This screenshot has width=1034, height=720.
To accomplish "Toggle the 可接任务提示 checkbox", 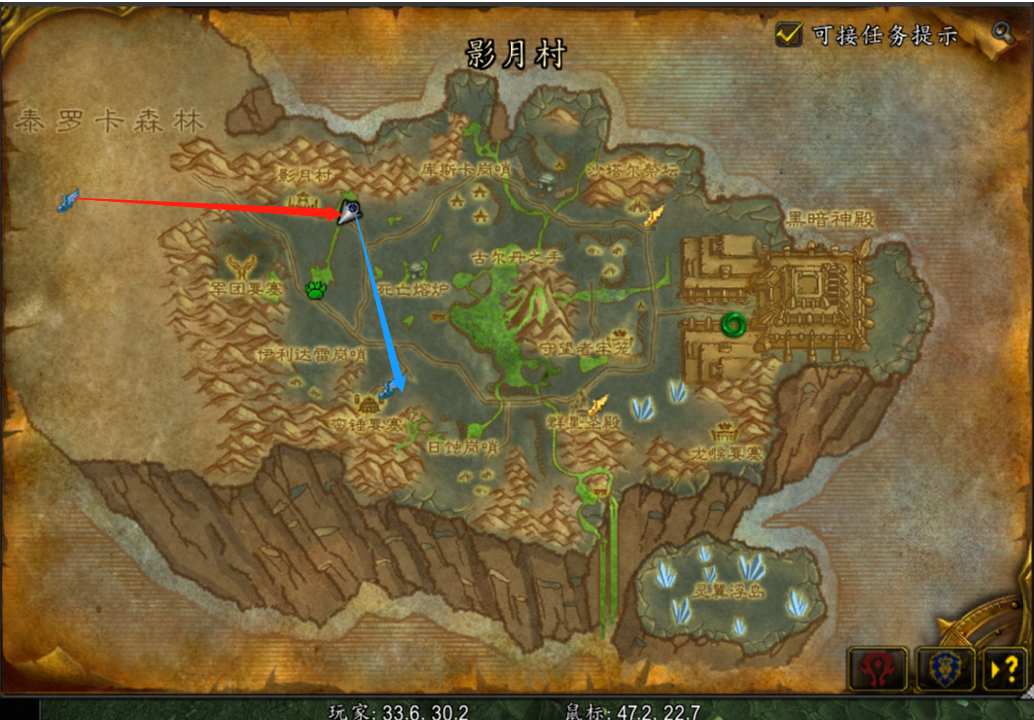I will (x=790, y=34).
